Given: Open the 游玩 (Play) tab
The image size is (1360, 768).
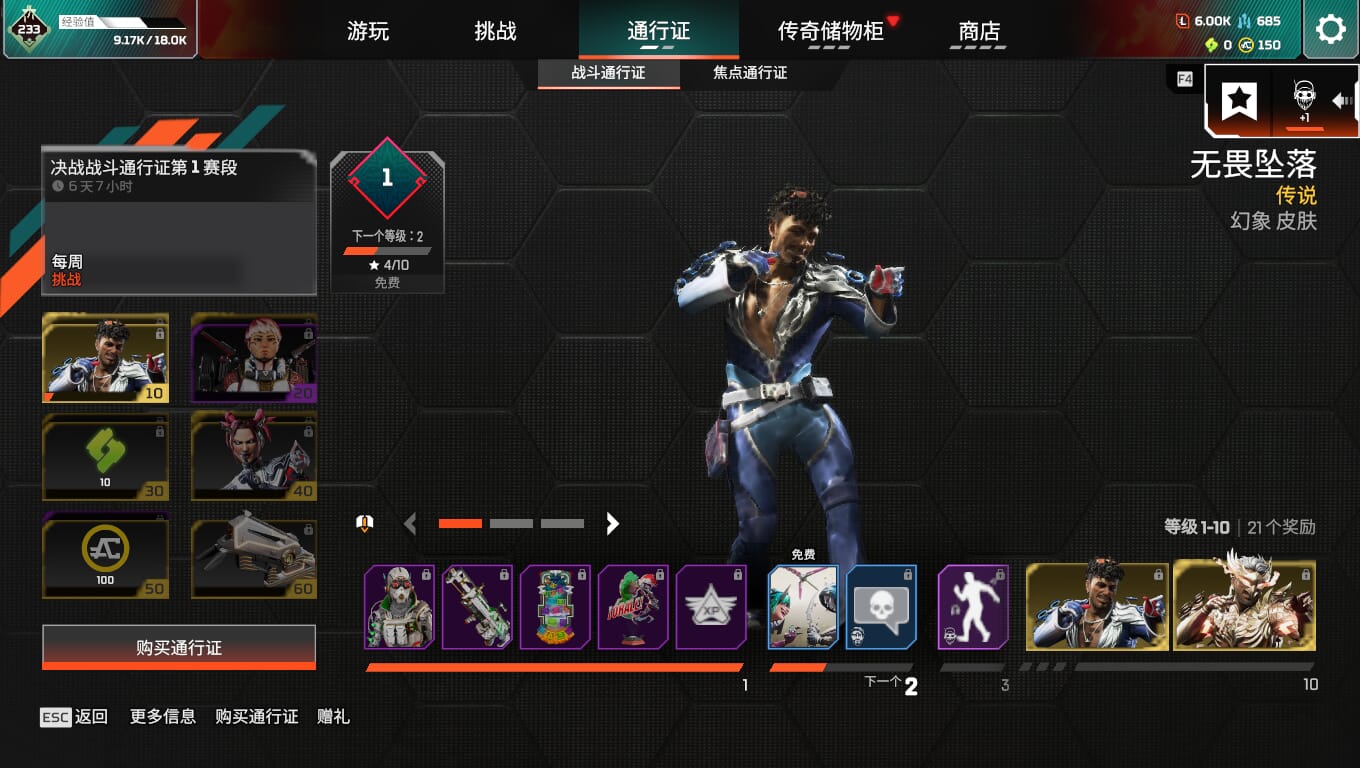Looking at the screenshot, I should point(368,31).
